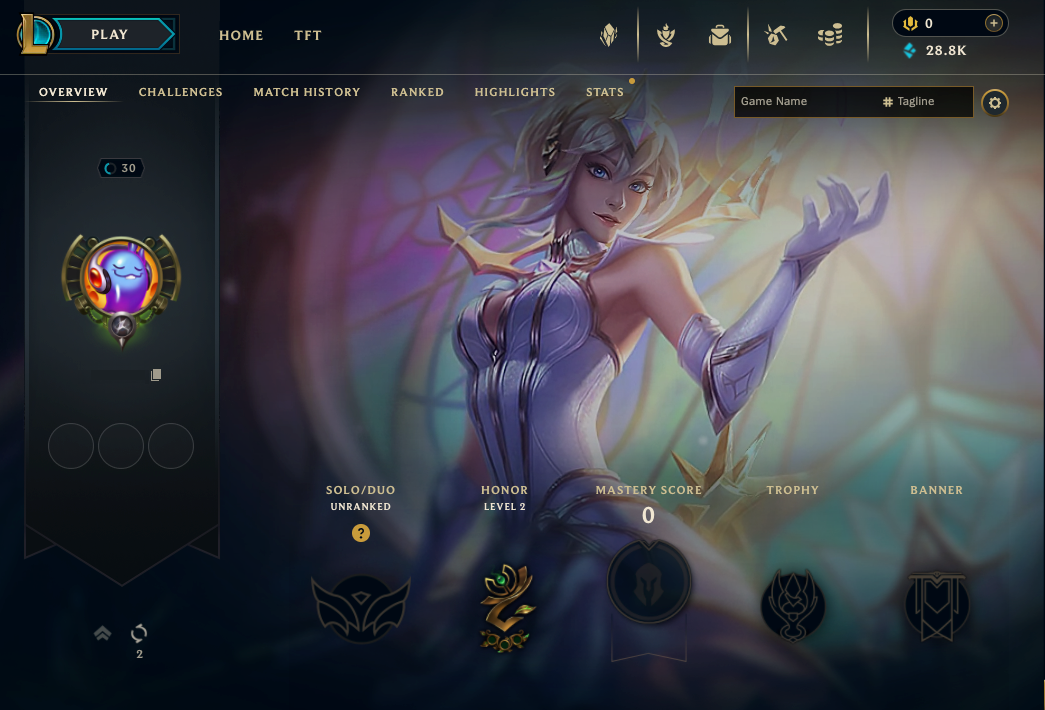Open the backpack icon in the top bar

click(719, 36)
